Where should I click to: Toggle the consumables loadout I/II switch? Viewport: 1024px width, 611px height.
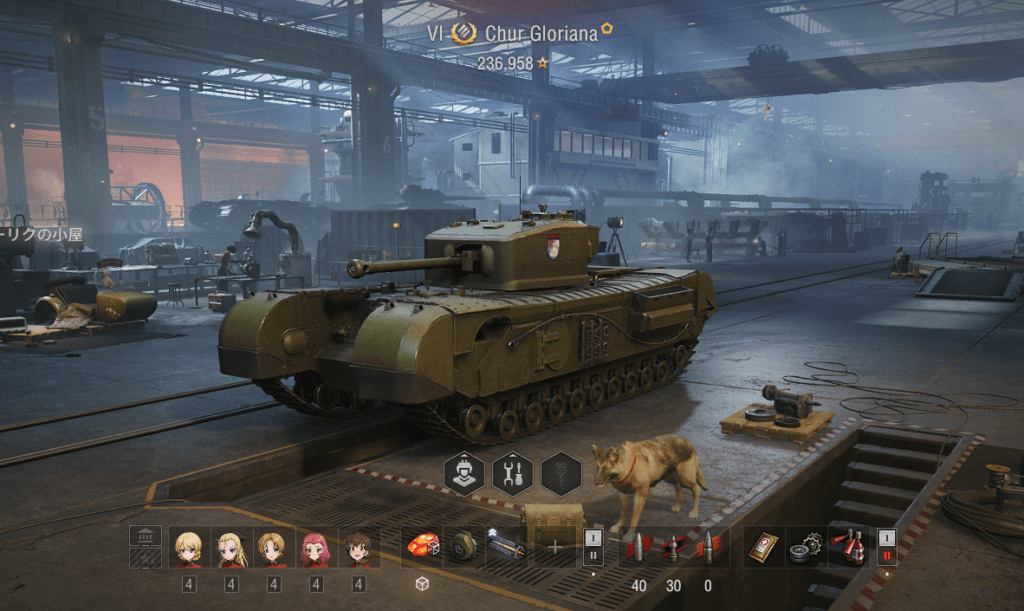click(x=886, y=547)
